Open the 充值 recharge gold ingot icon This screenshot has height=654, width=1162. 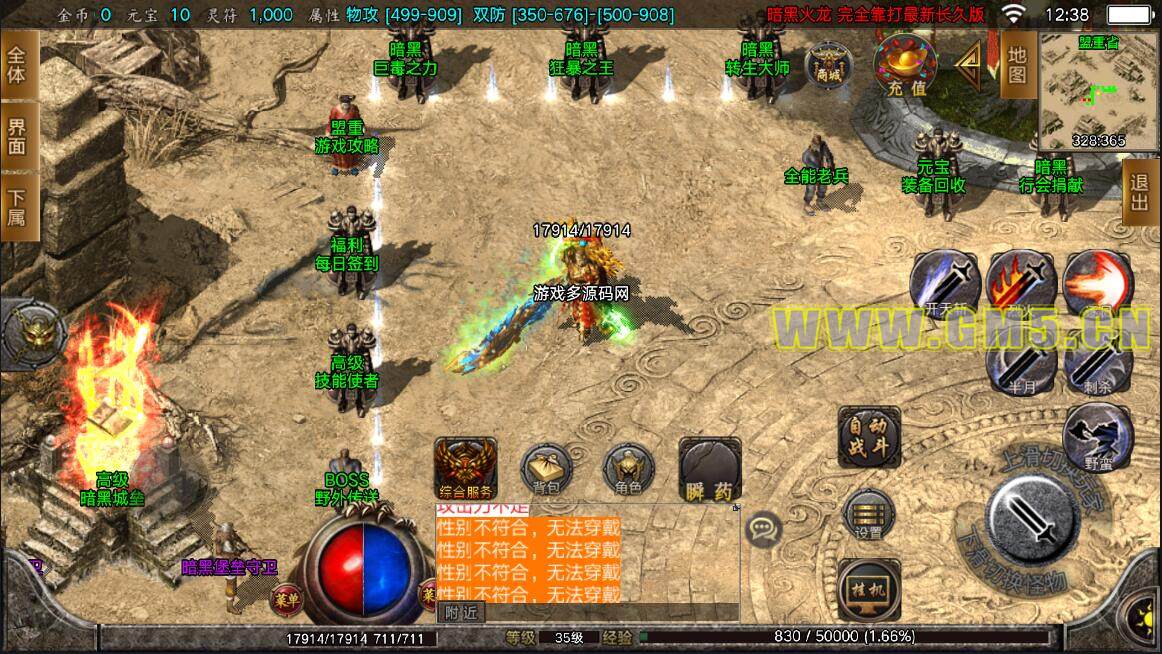905,65
